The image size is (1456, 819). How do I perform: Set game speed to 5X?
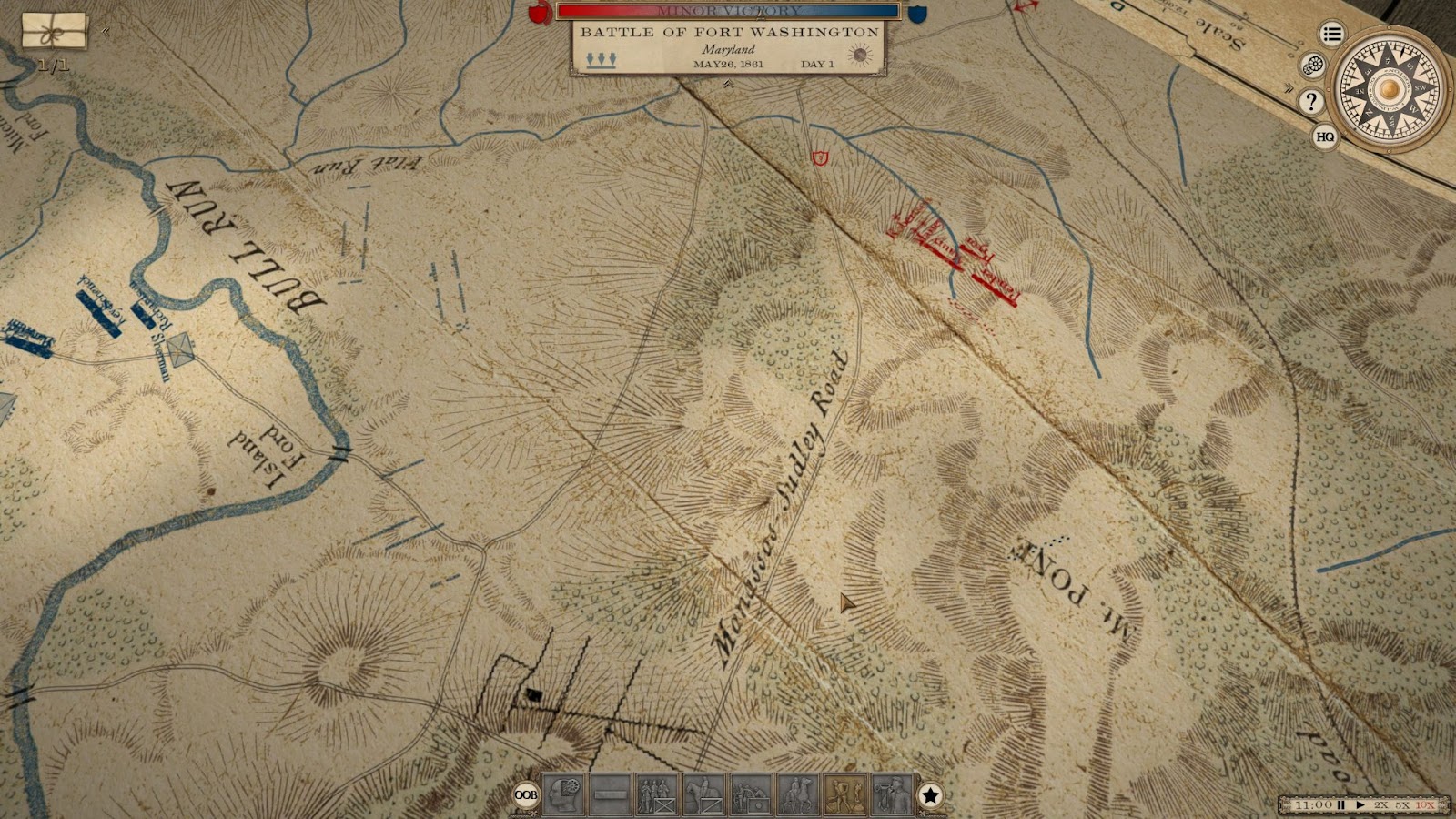pos(1403,805)
